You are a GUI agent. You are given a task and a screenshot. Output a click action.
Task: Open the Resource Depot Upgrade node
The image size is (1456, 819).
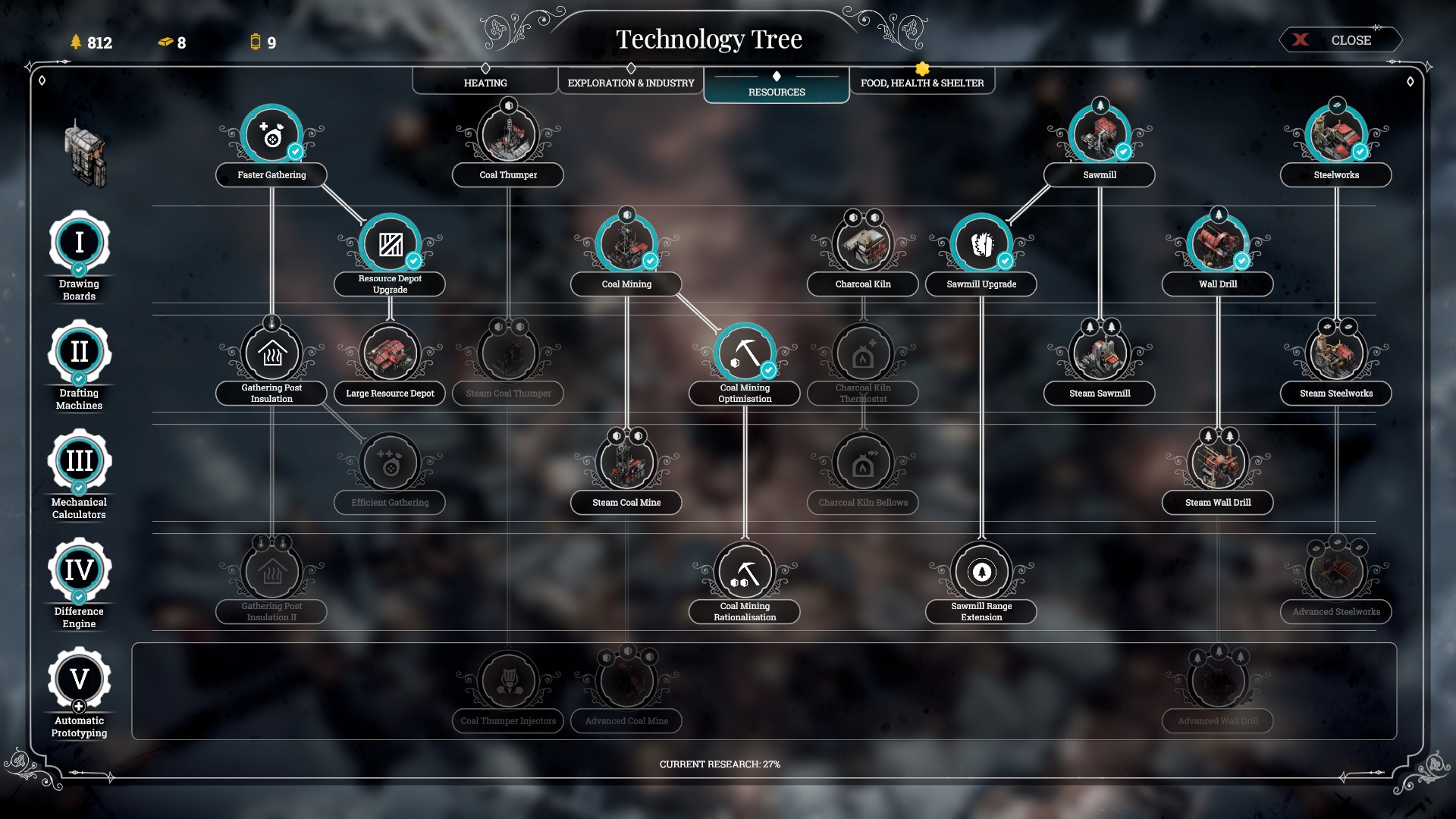click(389, 244)
